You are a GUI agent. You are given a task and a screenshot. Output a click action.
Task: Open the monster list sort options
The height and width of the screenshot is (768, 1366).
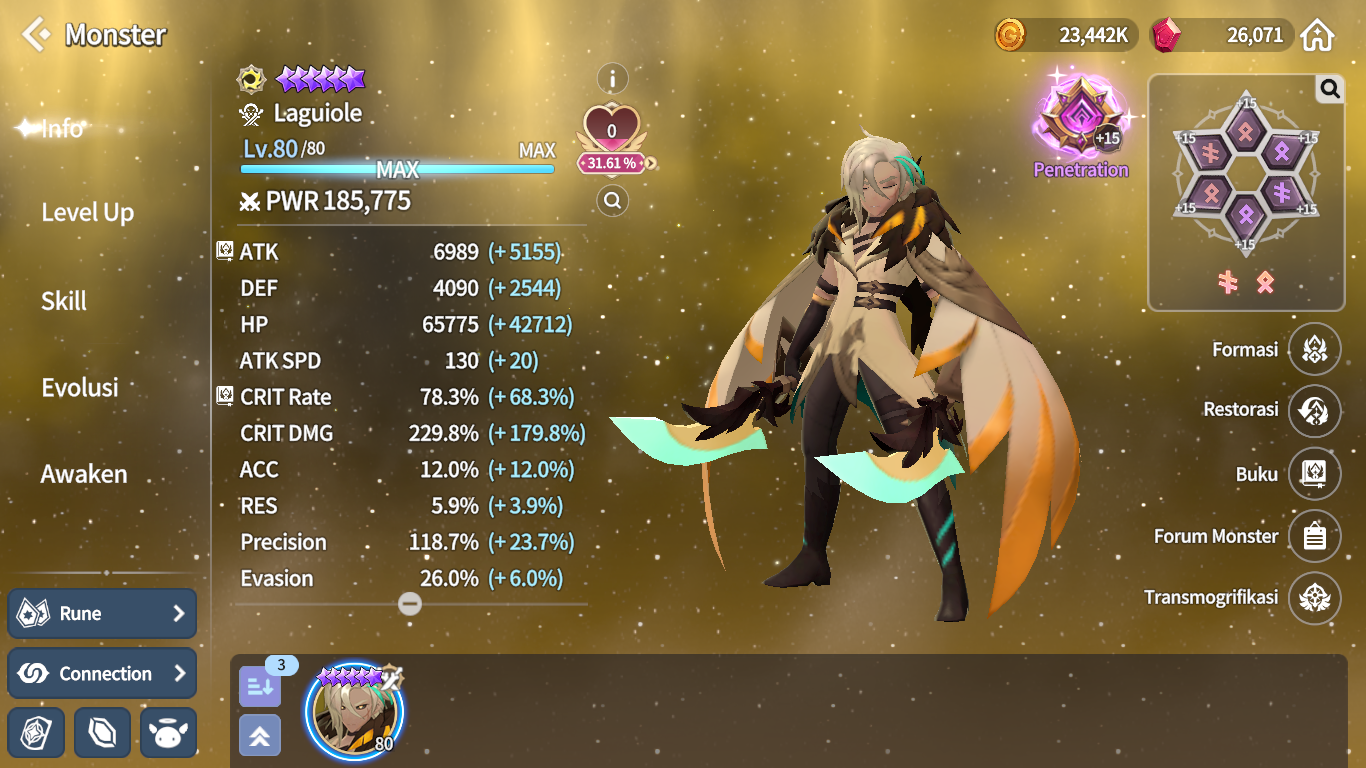pos(260,686)
